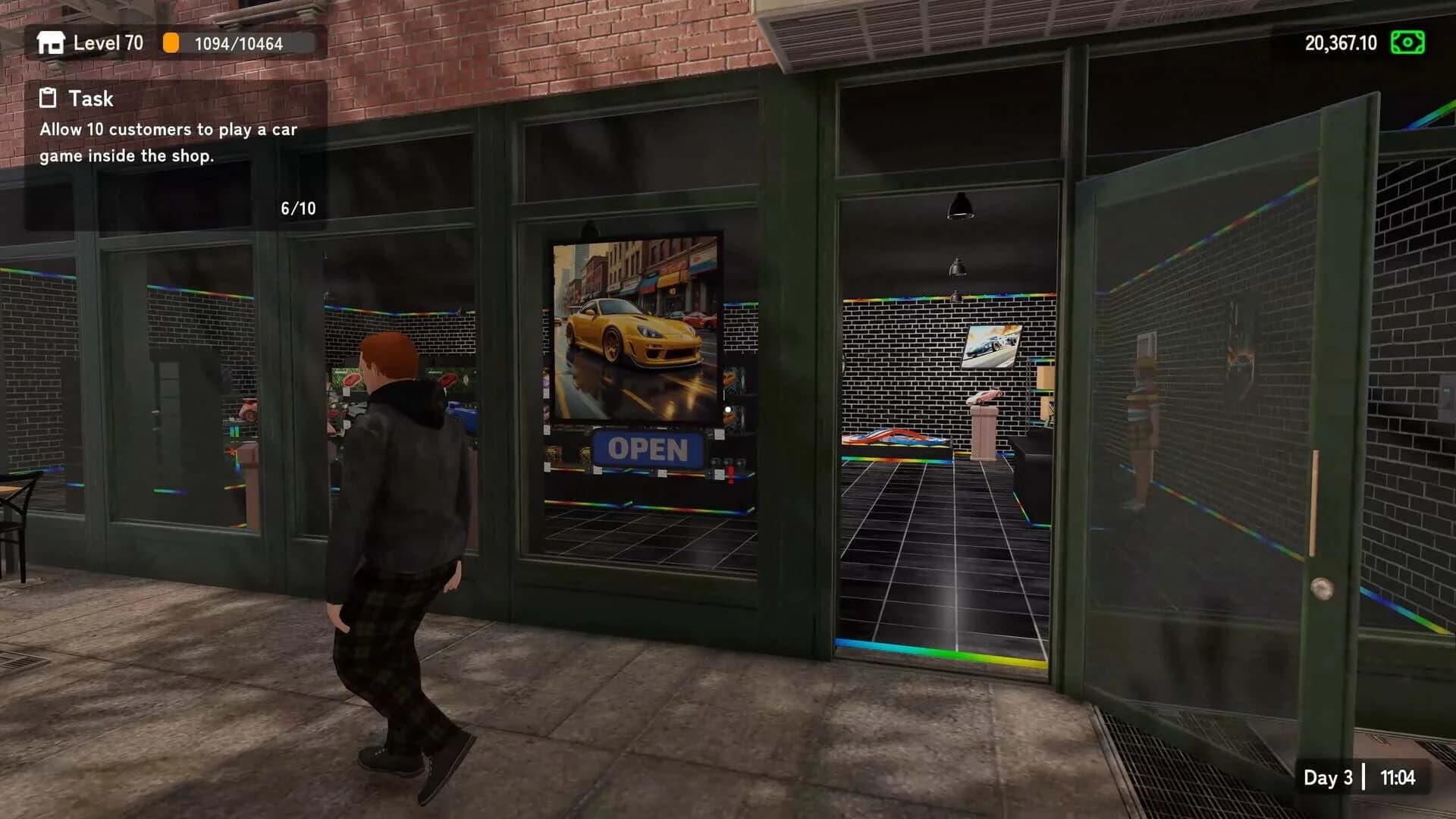The image size is (1456, 819).
Task: Click the shop house icon beside Level 70
Action: click(50, 43)
